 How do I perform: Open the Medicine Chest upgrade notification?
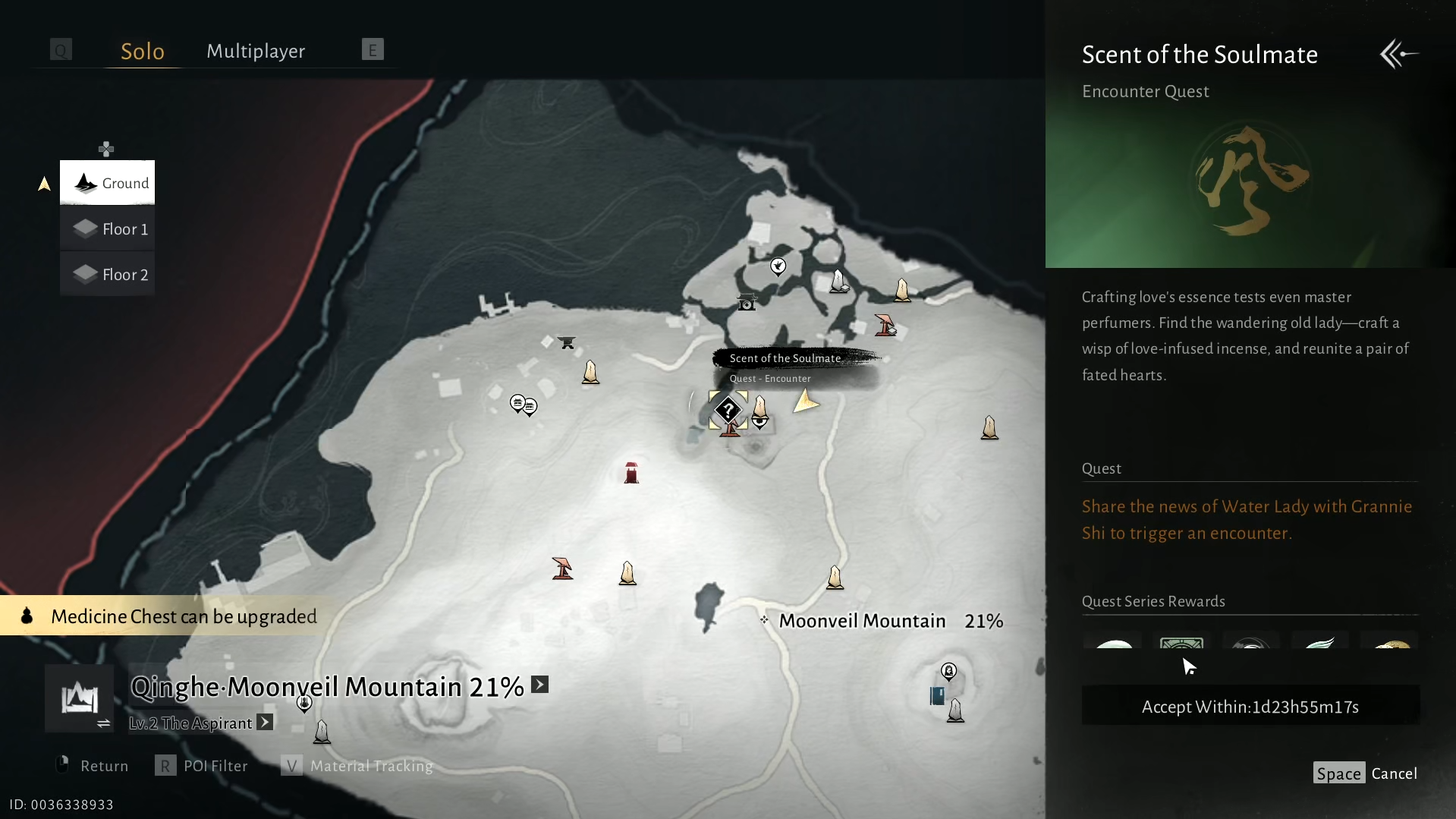tap(171, 616)
